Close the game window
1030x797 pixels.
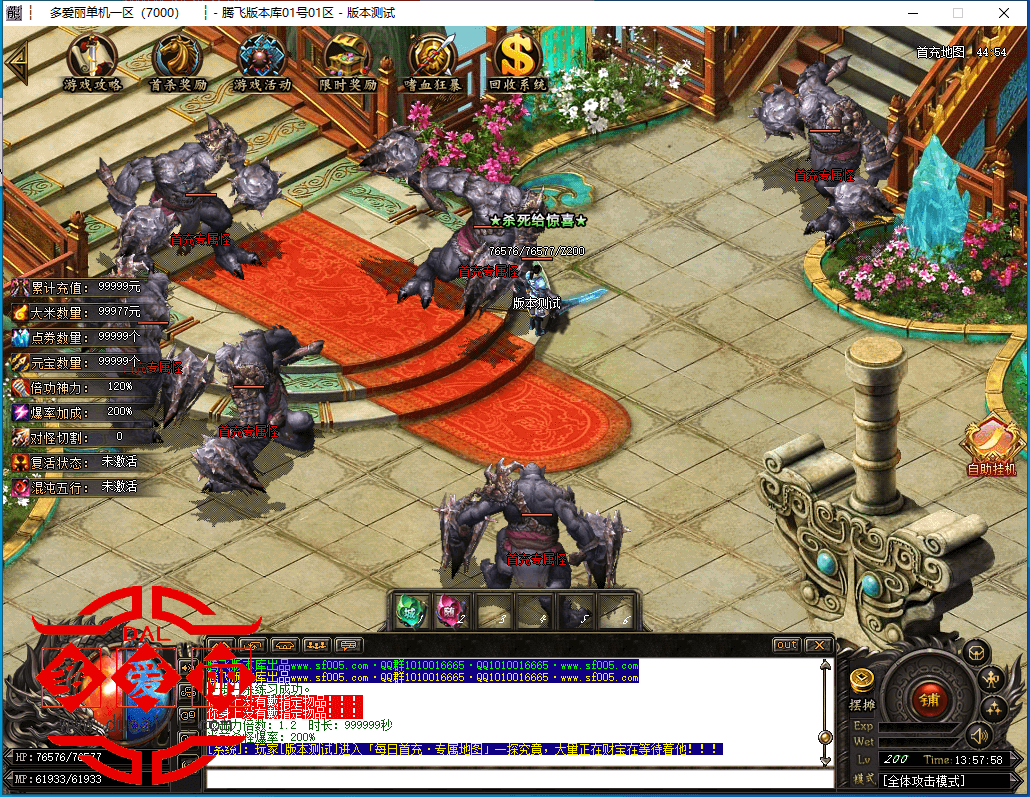1004,13
